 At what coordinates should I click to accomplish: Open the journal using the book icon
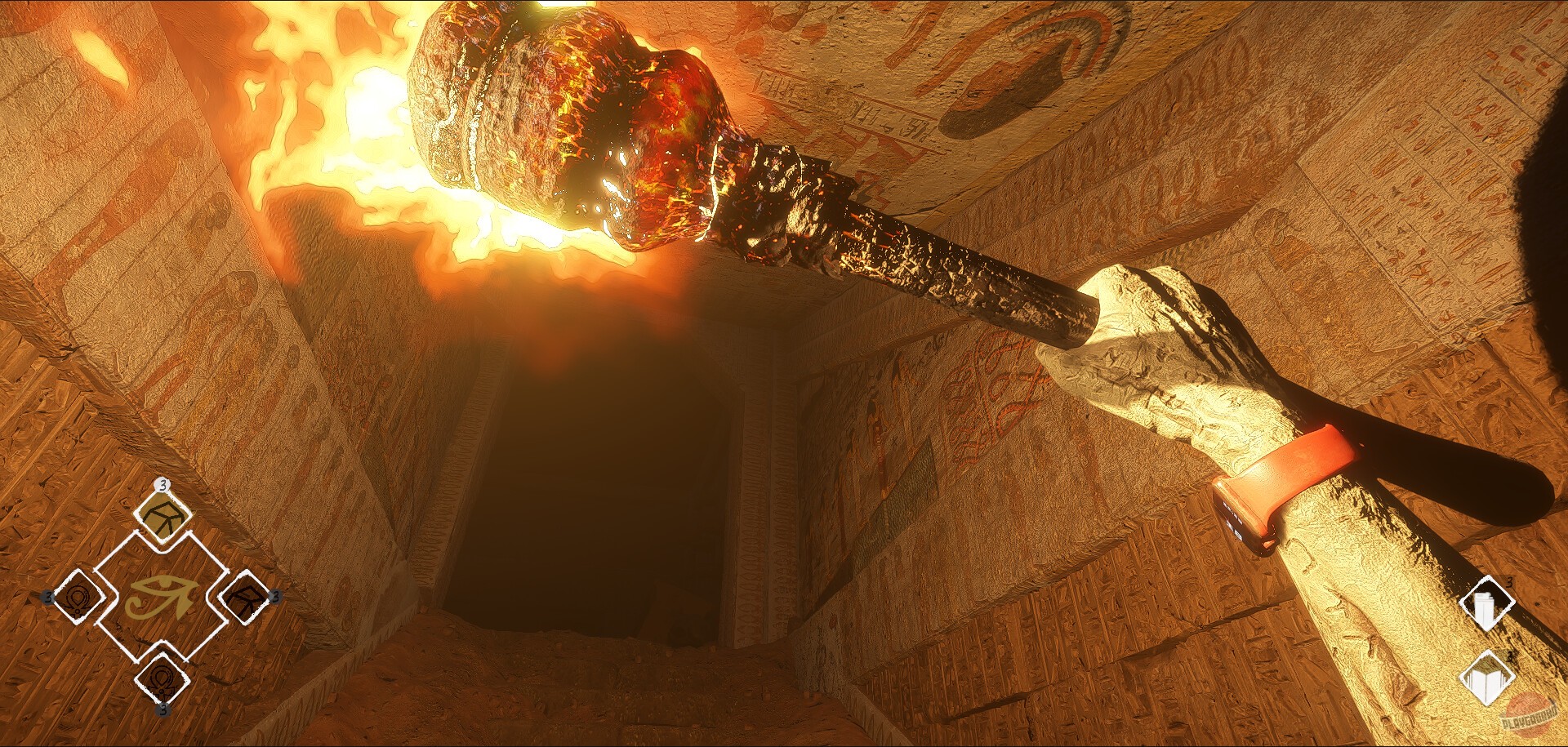click(1486, 677)
